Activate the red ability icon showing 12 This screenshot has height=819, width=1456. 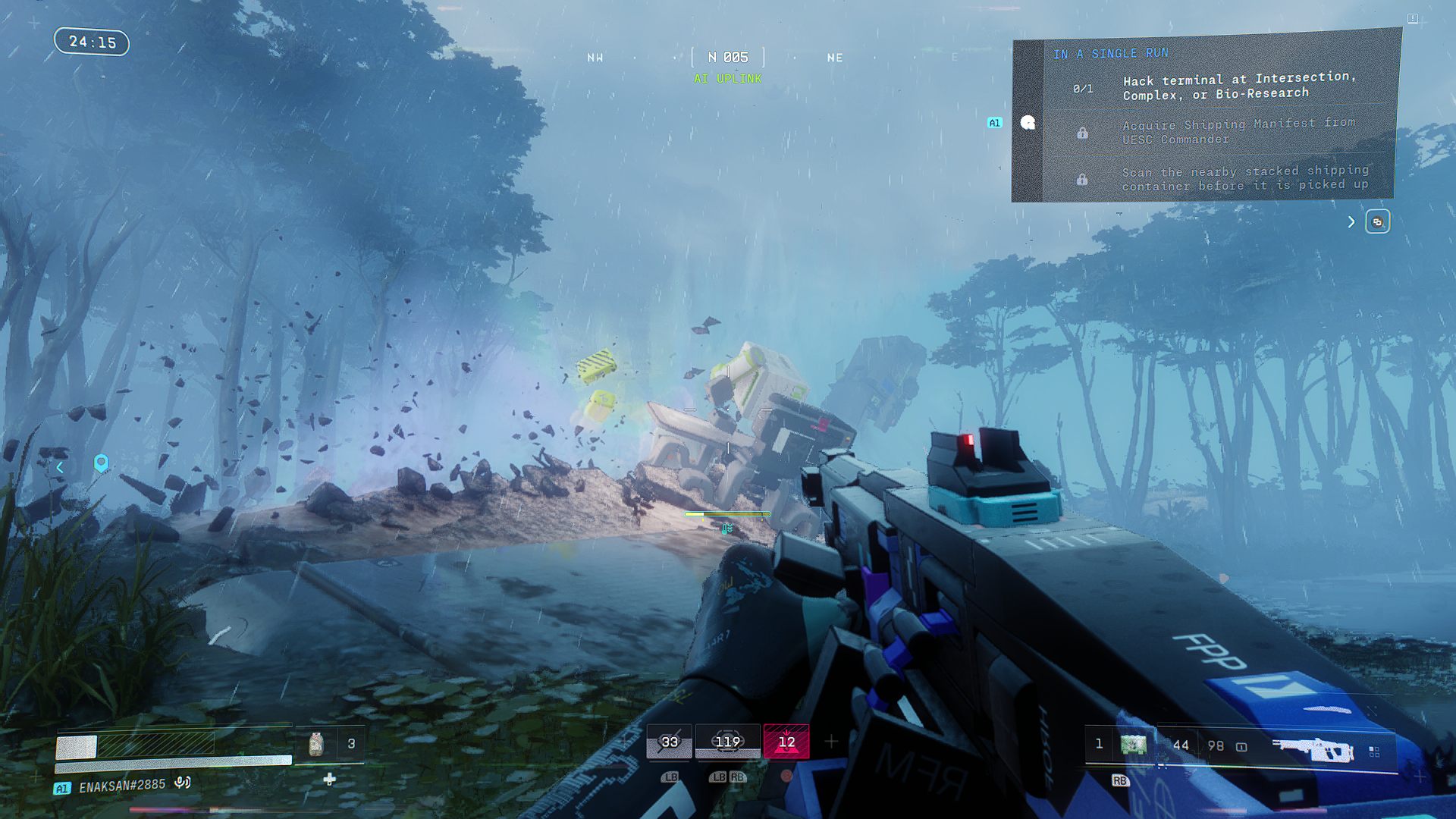(x=786, y=742)
